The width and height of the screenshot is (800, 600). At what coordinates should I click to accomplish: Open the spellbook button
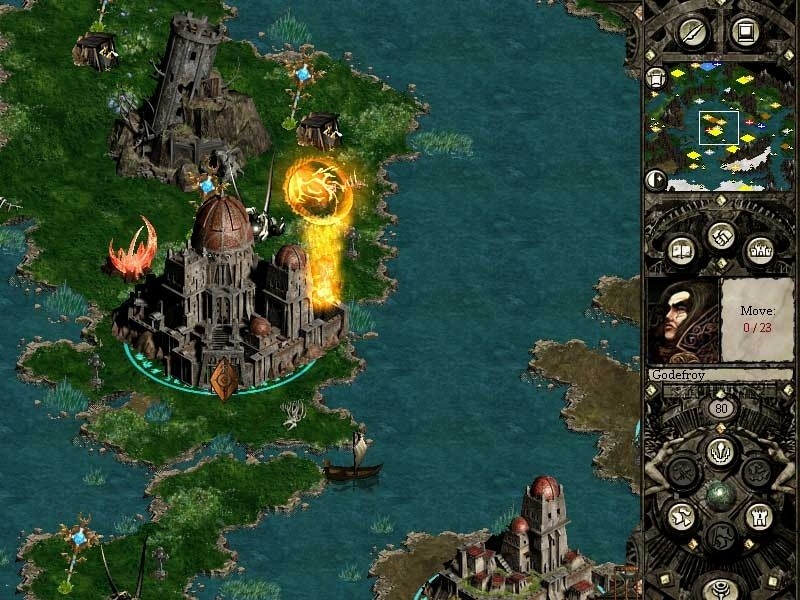pyautogui.click(x=681, y=251)
